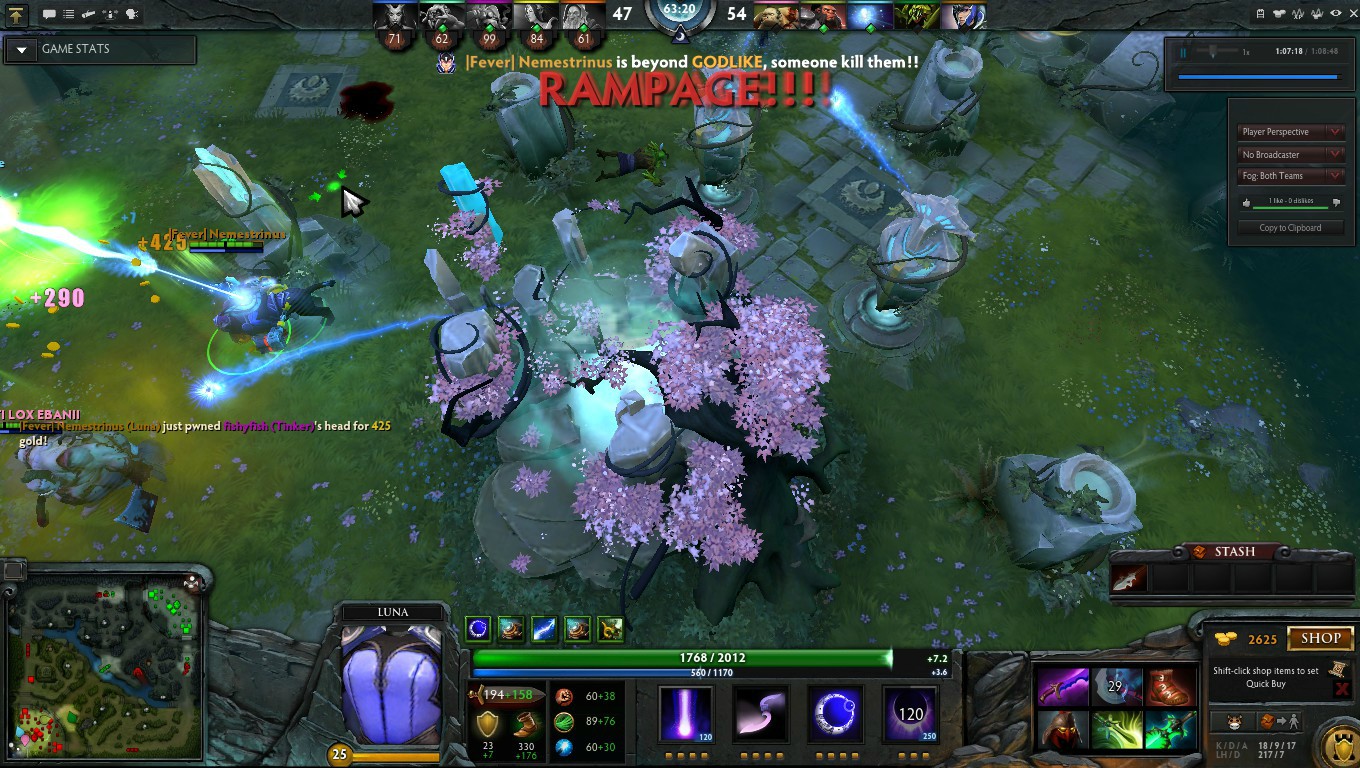1360x768 pixels.
Task: Change the Fog: Both Teams setting
Action: pos(1290,176)
